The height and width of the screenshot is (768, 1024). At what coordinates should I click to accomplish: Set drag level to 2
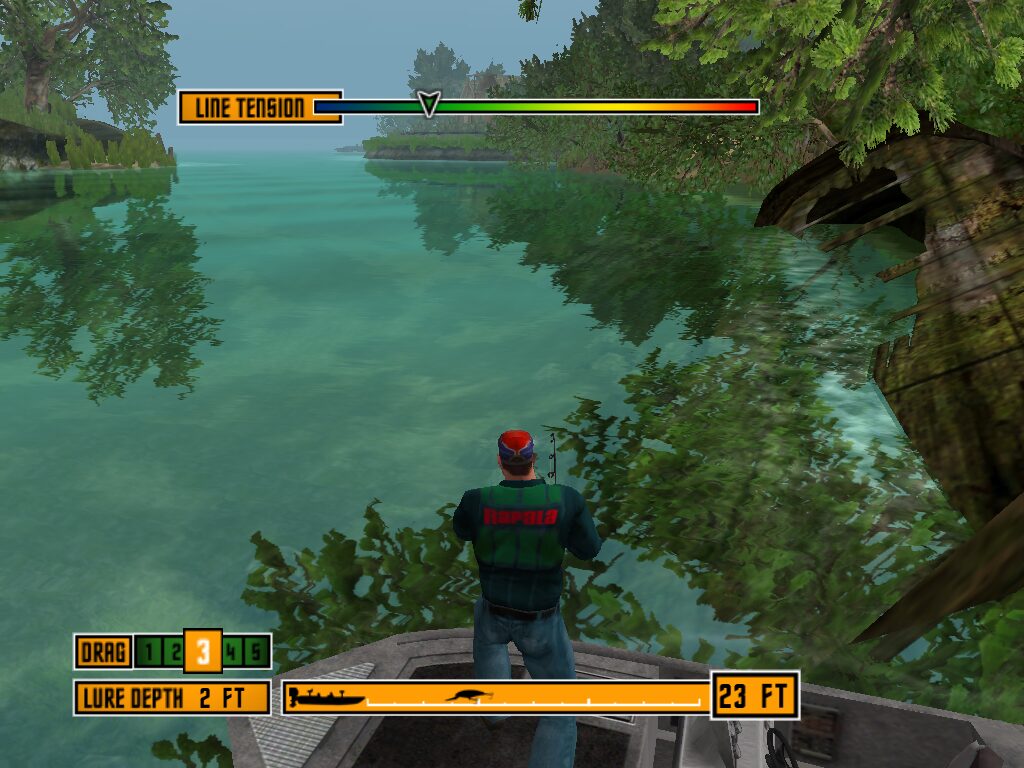tap(174, 653)
